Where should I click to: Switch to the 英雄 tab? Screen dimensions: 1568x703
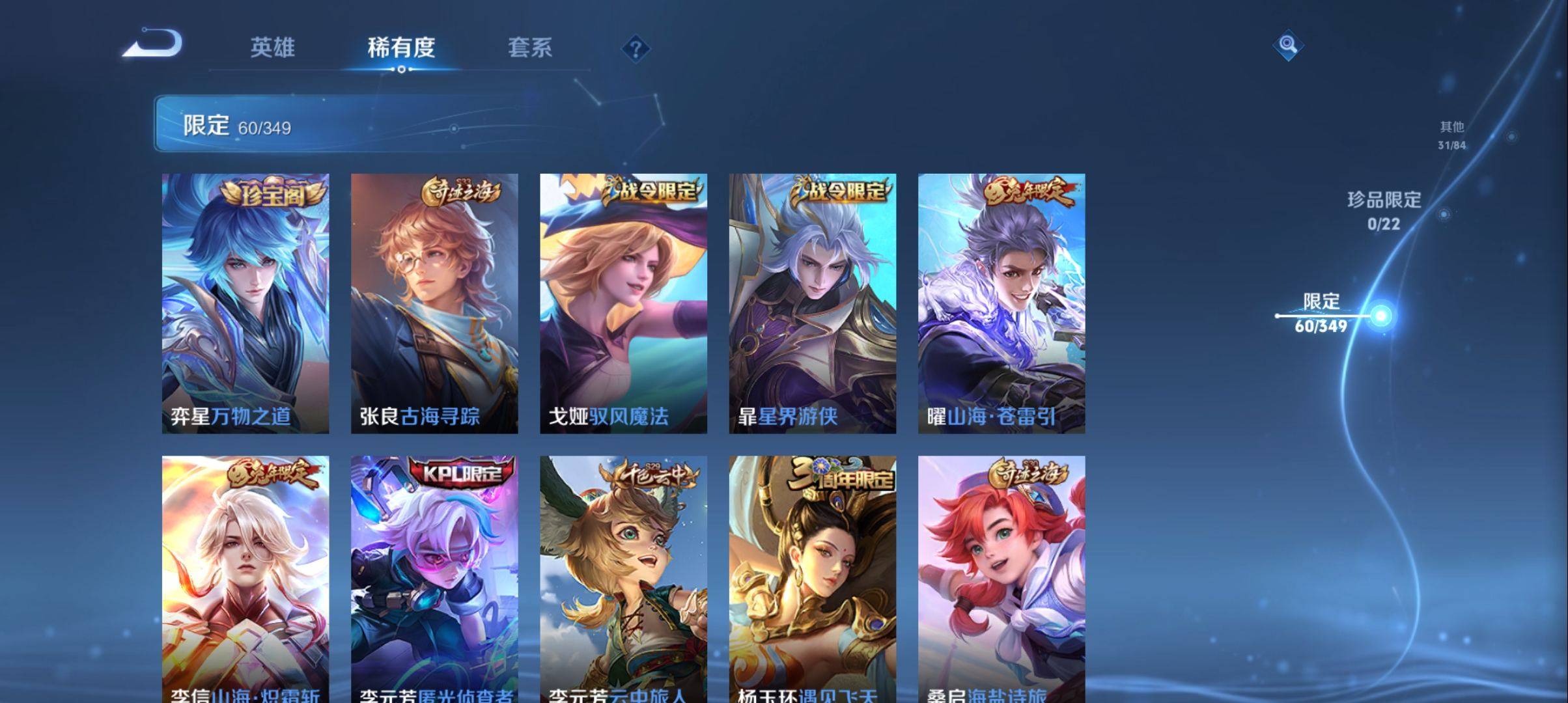[x=272, y=48]
